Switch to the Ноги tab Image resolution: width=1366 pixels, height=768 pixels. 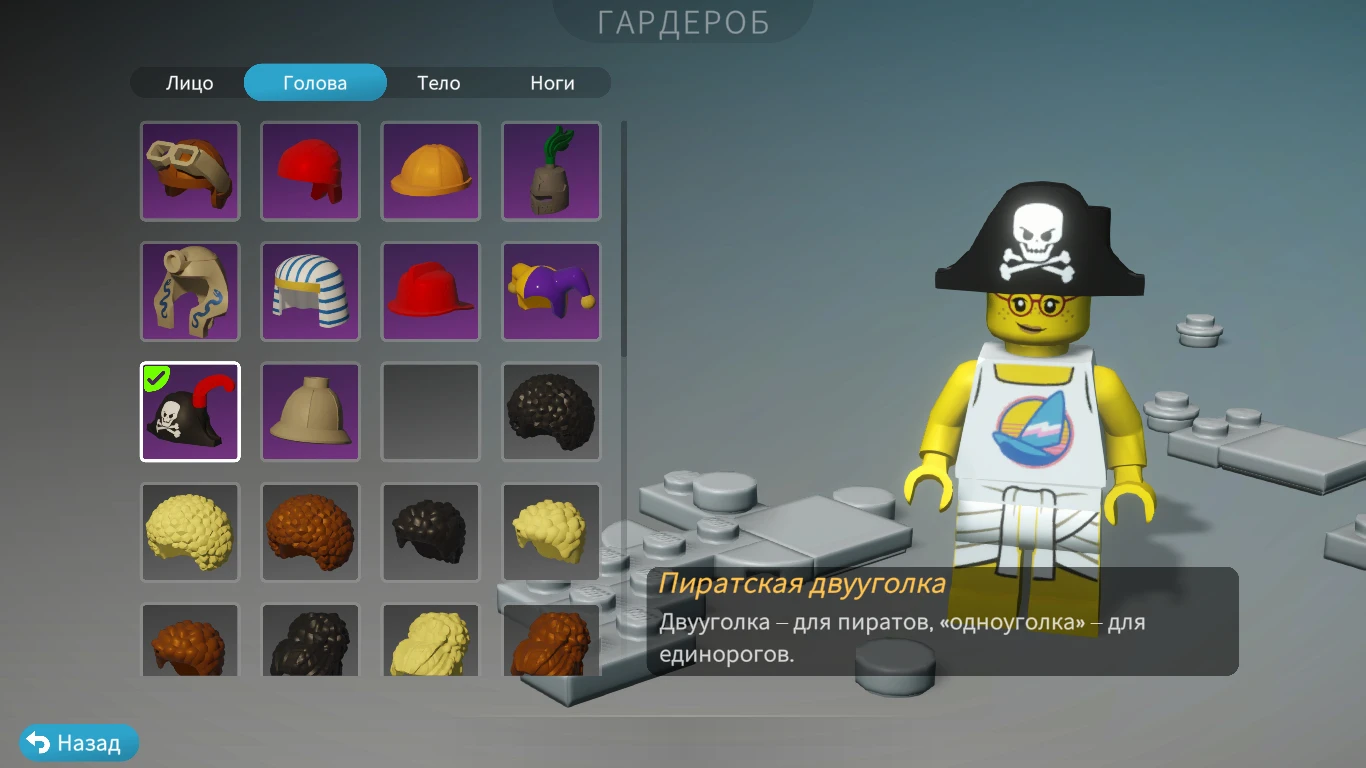(552, 83)
